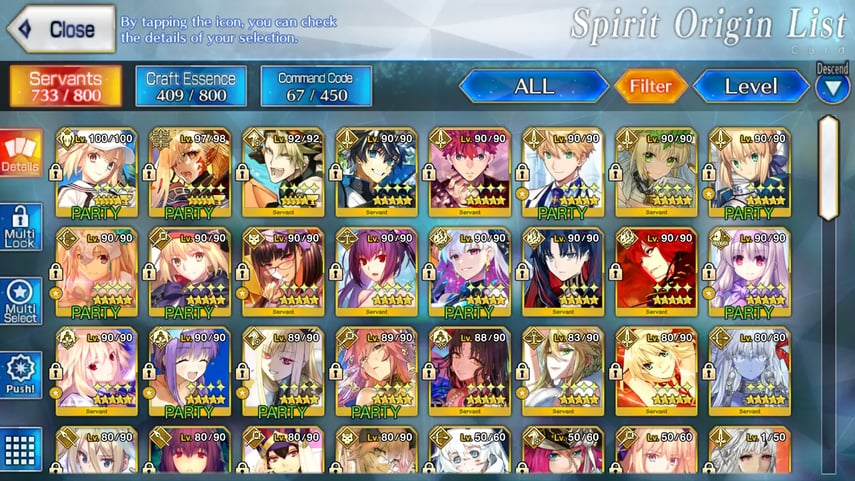Open the Filter options
The image size is (855, 481).
[x=650, y=86]
